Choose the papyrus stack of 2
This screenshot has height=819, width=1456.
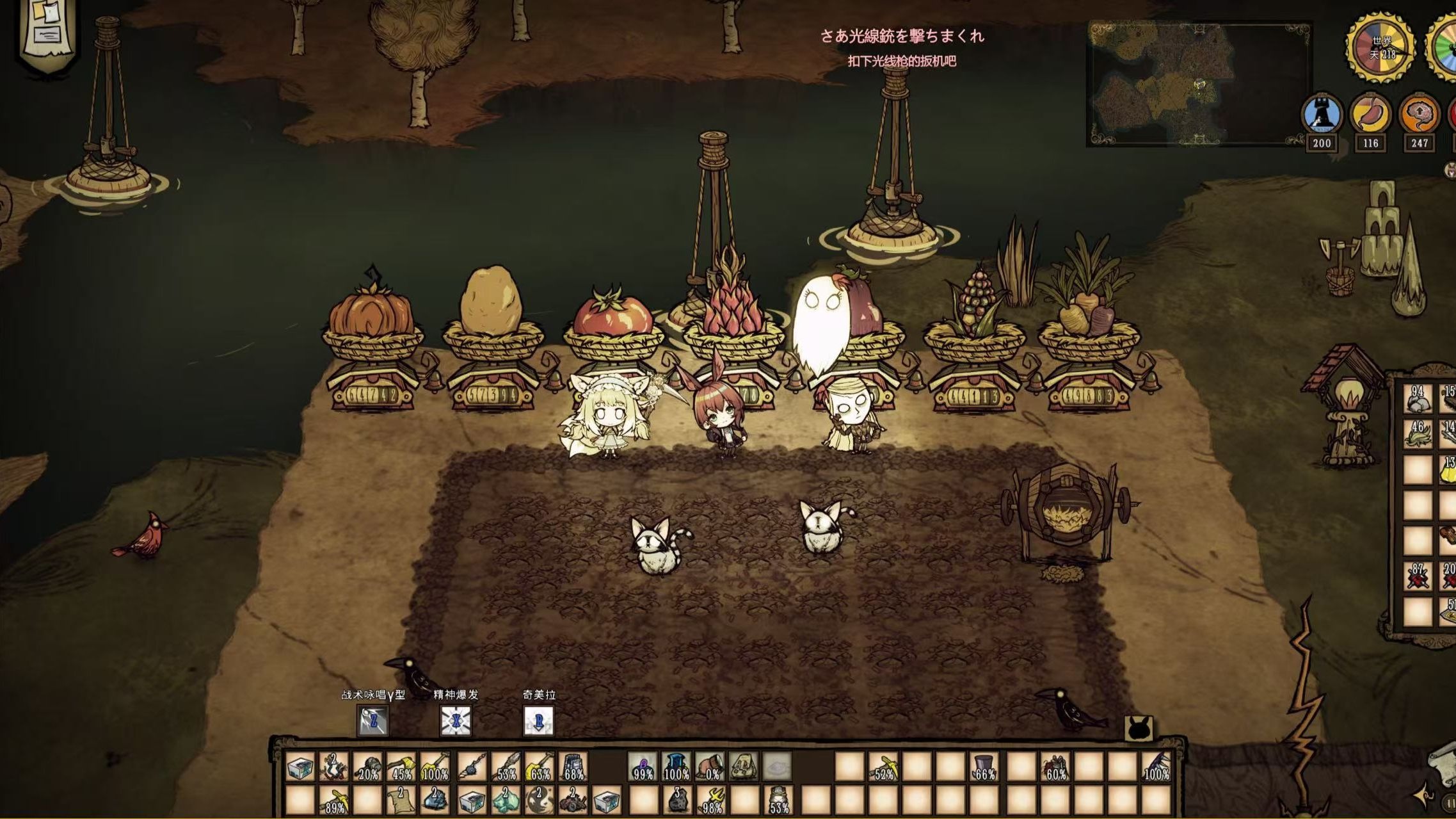(401, 800)
